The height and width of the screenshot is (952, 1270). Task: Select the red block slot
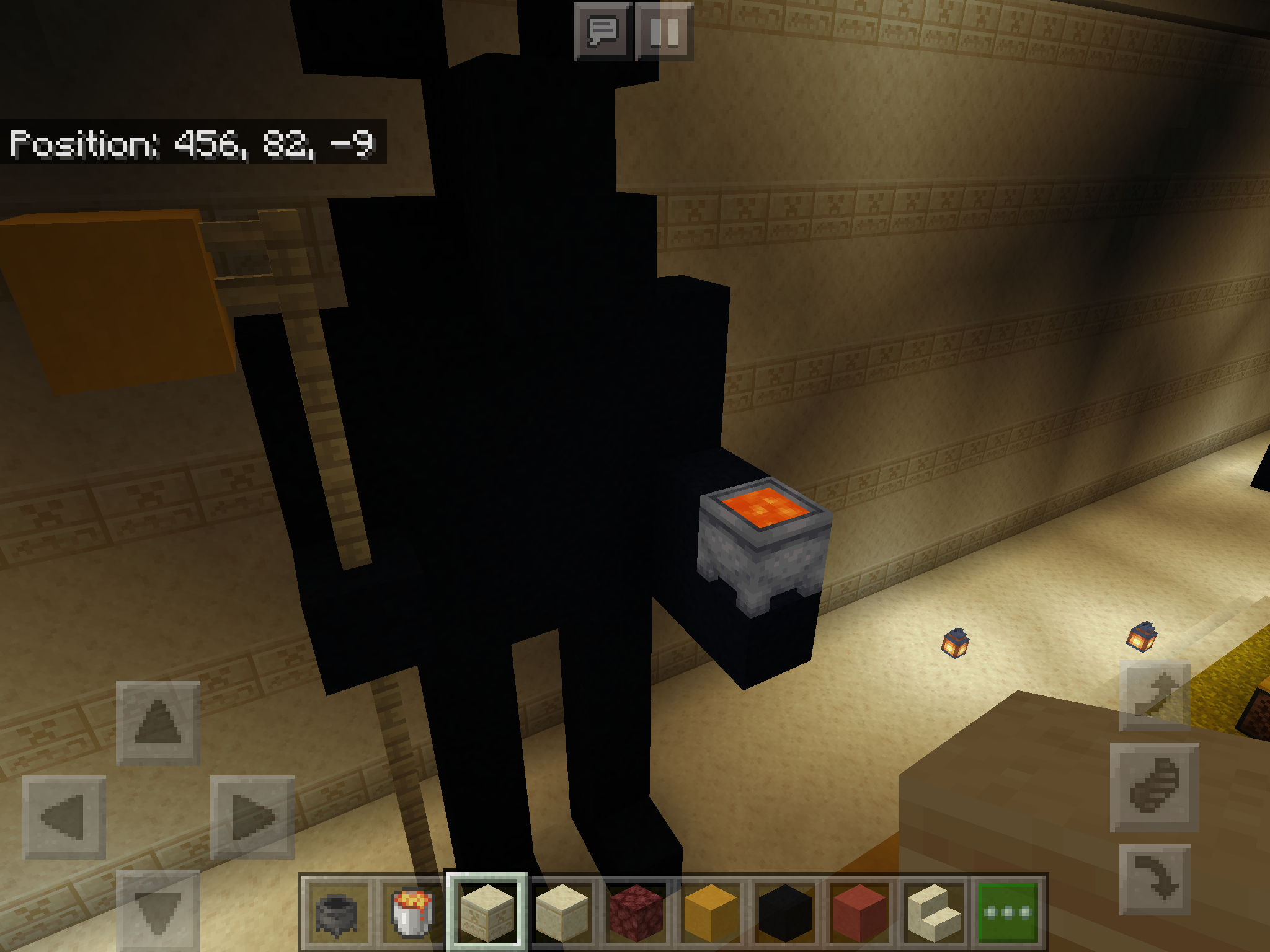(x=859, y=912)
